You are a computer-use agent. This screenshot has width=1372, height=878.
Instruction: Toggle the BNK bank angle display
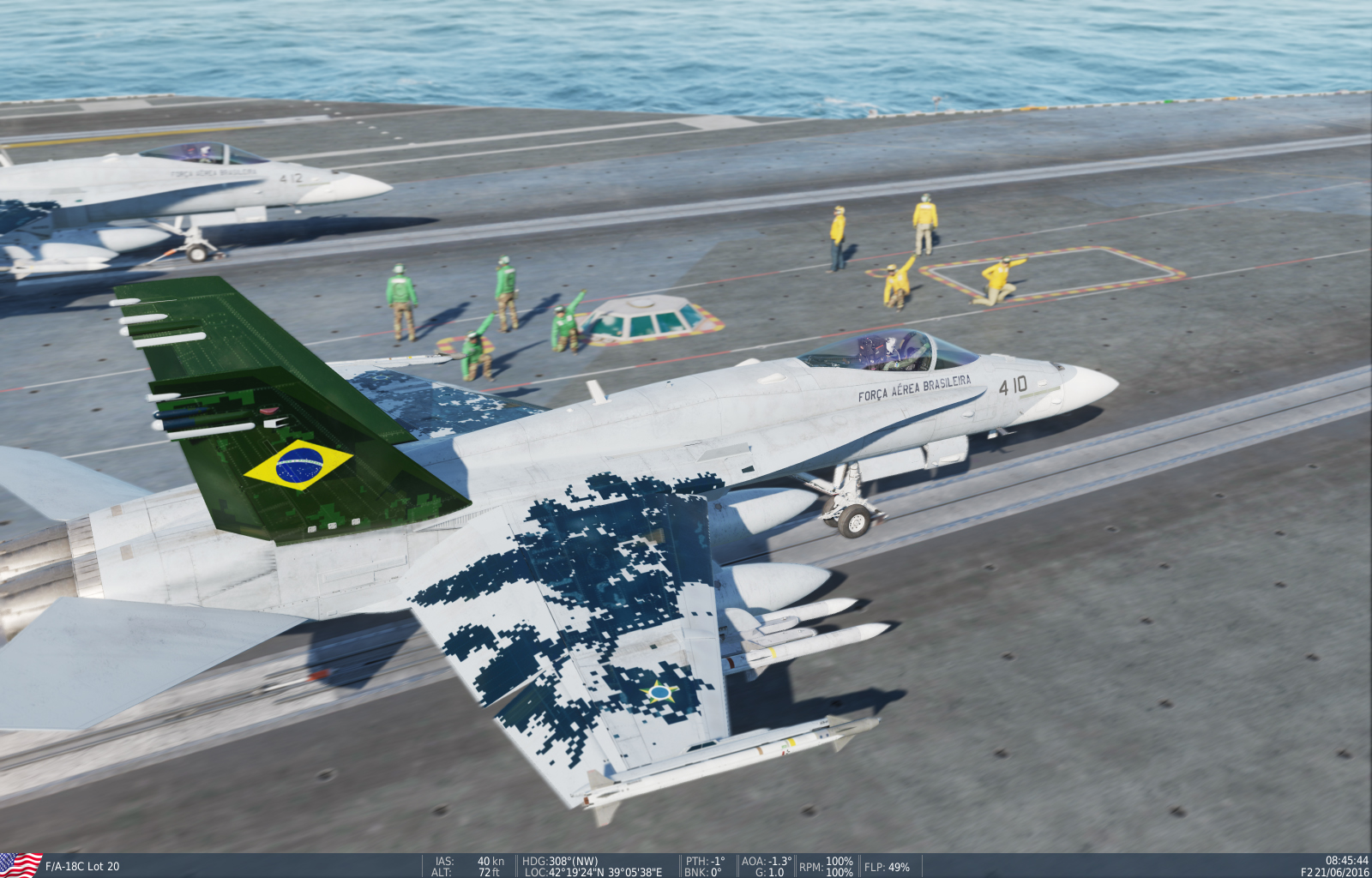point(701,871)
